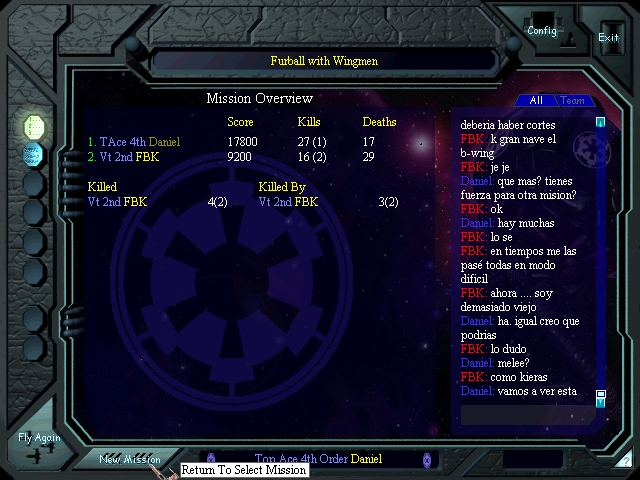Open the Config menu
This screenshot has width=640, height=480.
(x=542, y=29)
